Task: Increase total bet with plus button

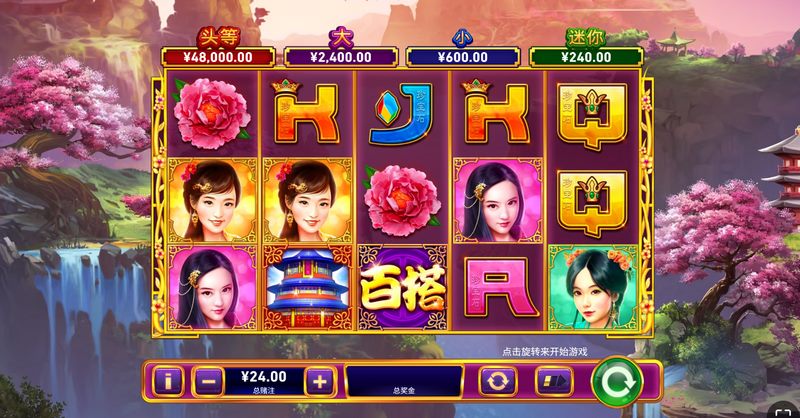Action: coord(318,381)
